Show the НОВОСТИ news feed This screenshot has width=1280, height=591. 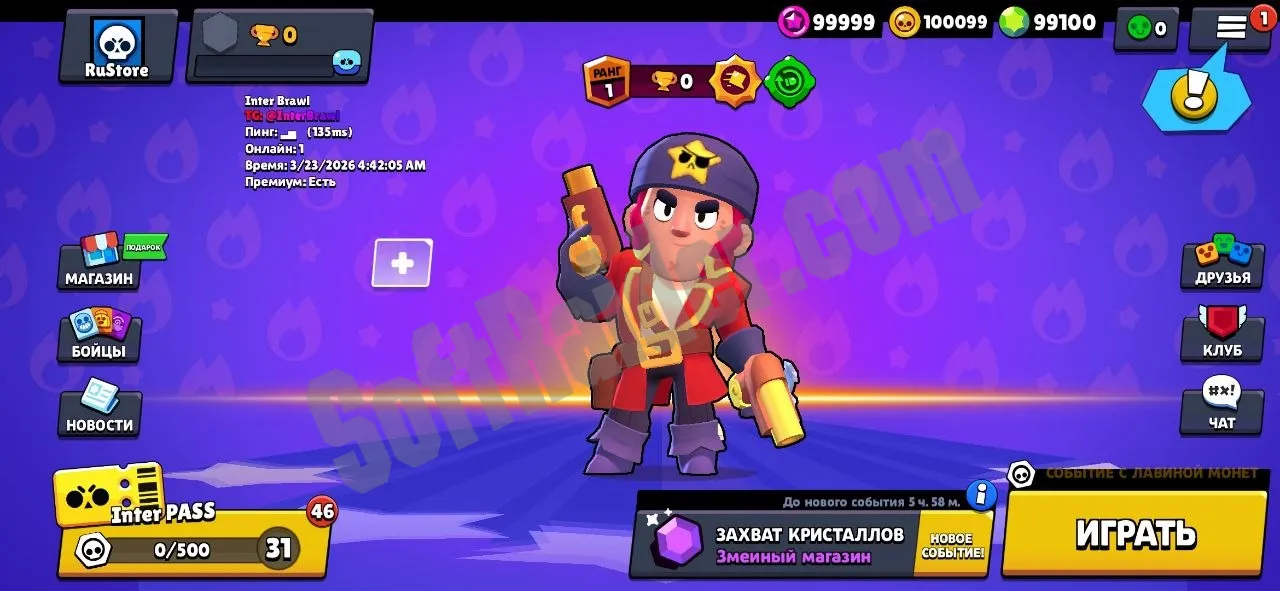click(x=99, y=410)
